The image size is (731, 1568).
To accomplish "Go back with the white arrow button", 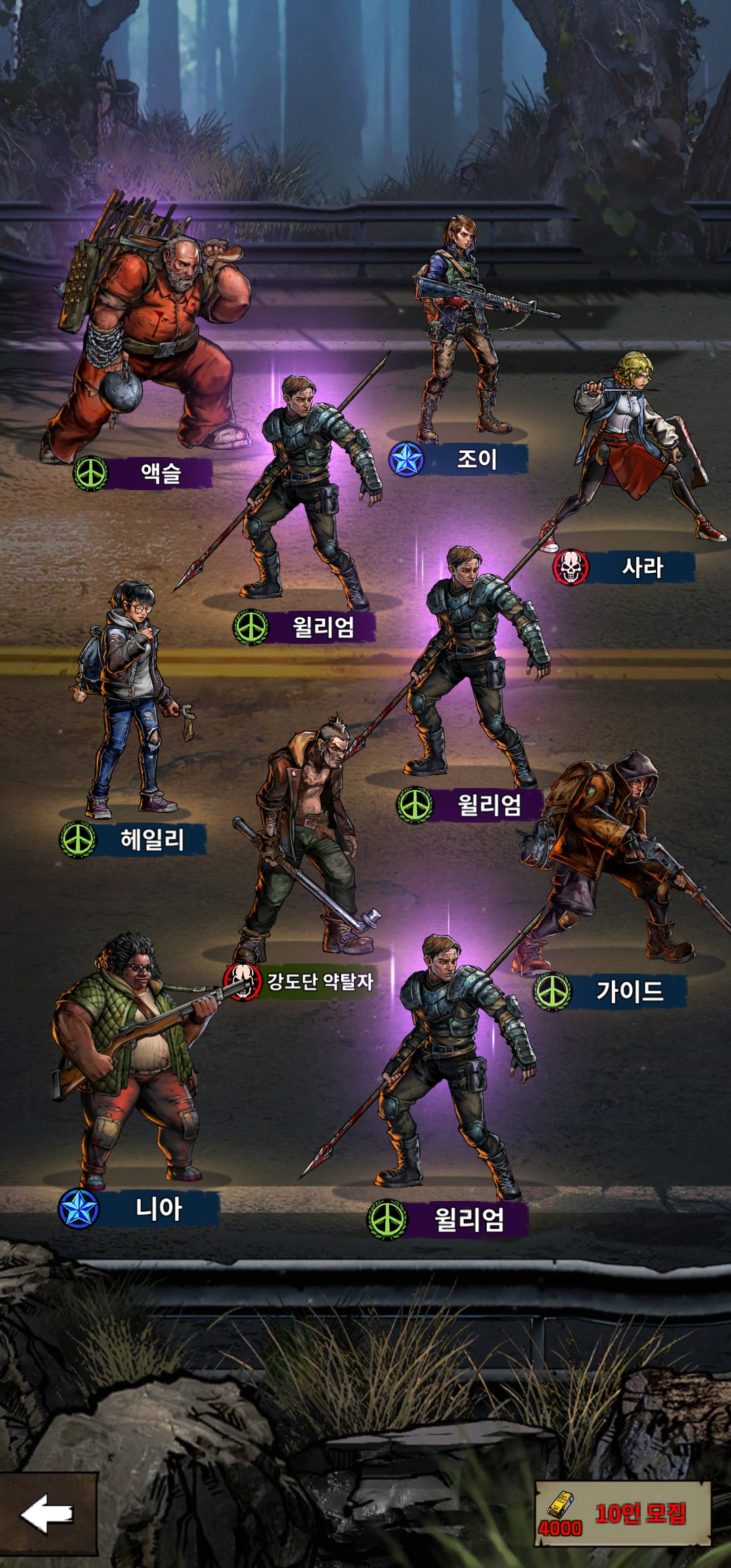I will click(47, 1514).
